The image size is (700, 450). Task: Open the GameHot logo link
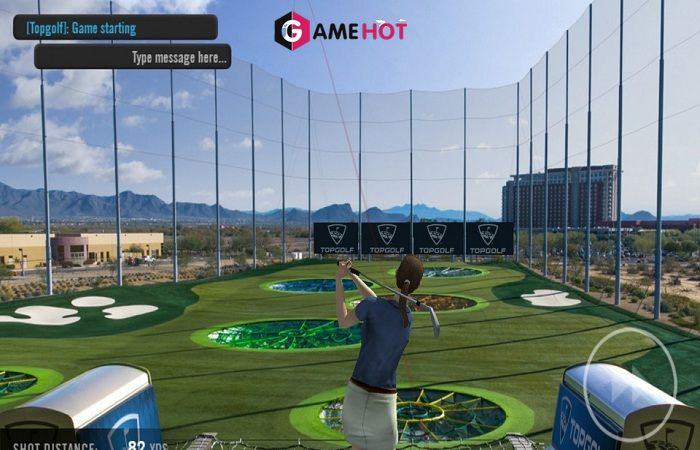(340, 31)
